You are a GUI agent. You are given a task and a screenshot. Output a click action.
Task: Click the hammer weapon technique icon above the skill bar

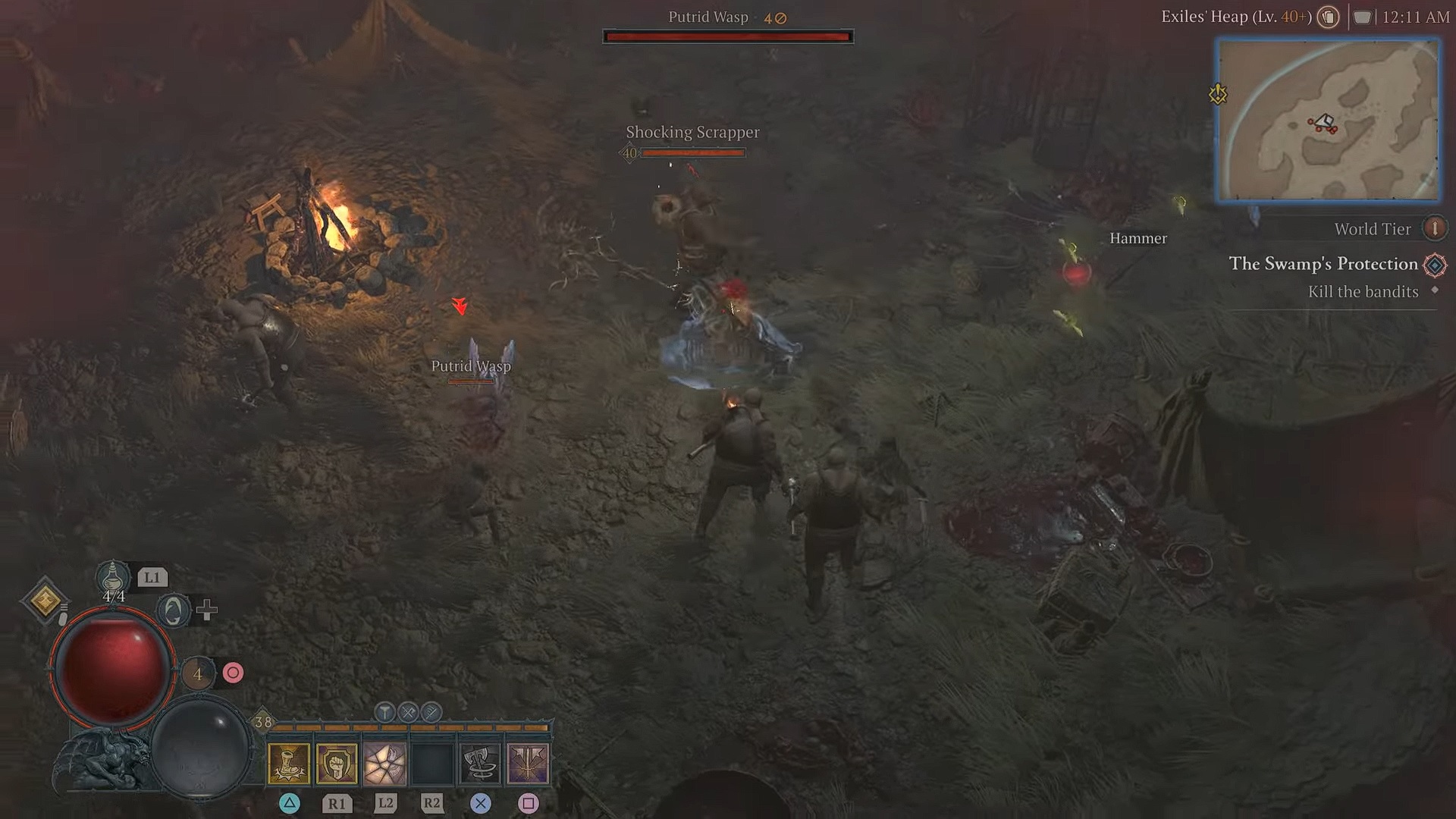[384, 712]
